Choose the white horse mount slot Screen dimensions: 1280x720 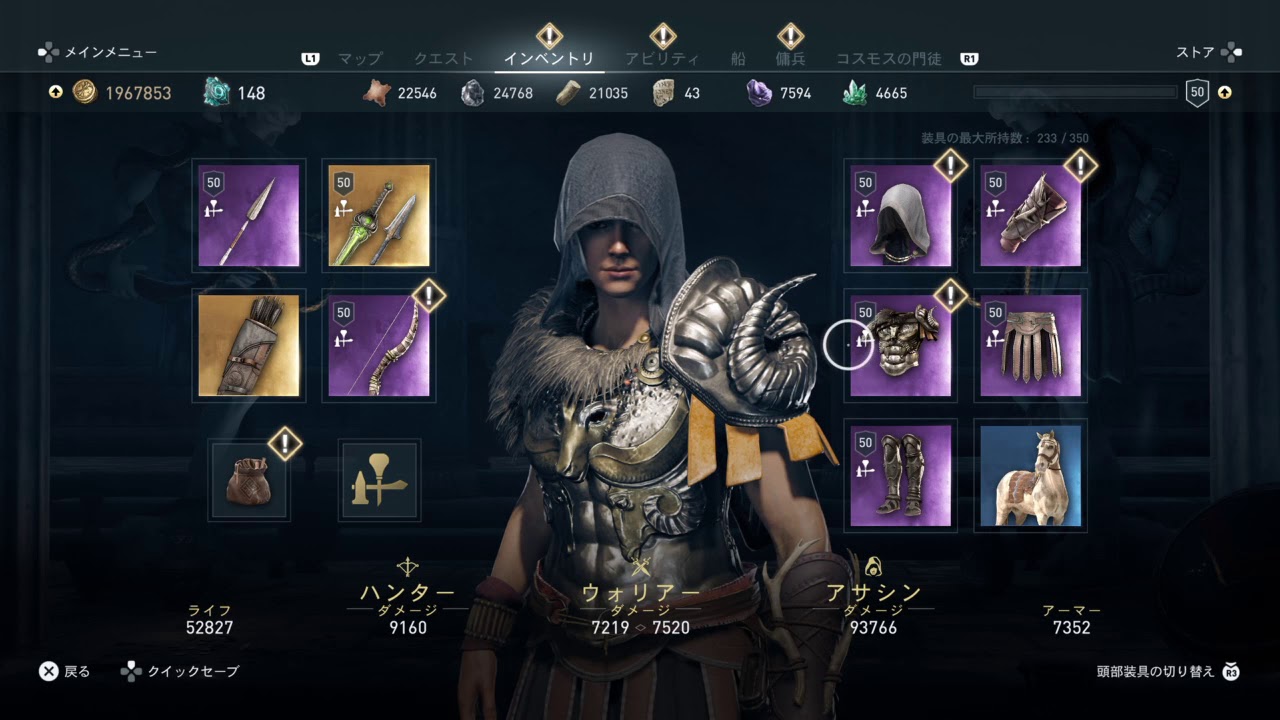1030,476
